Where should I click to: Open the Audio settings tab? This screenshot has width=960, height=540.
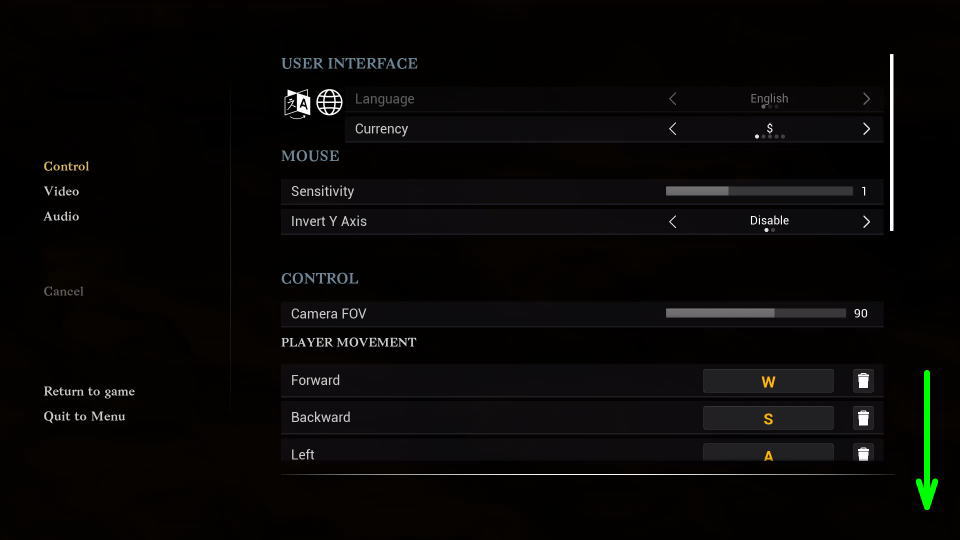tap(61, 216)
